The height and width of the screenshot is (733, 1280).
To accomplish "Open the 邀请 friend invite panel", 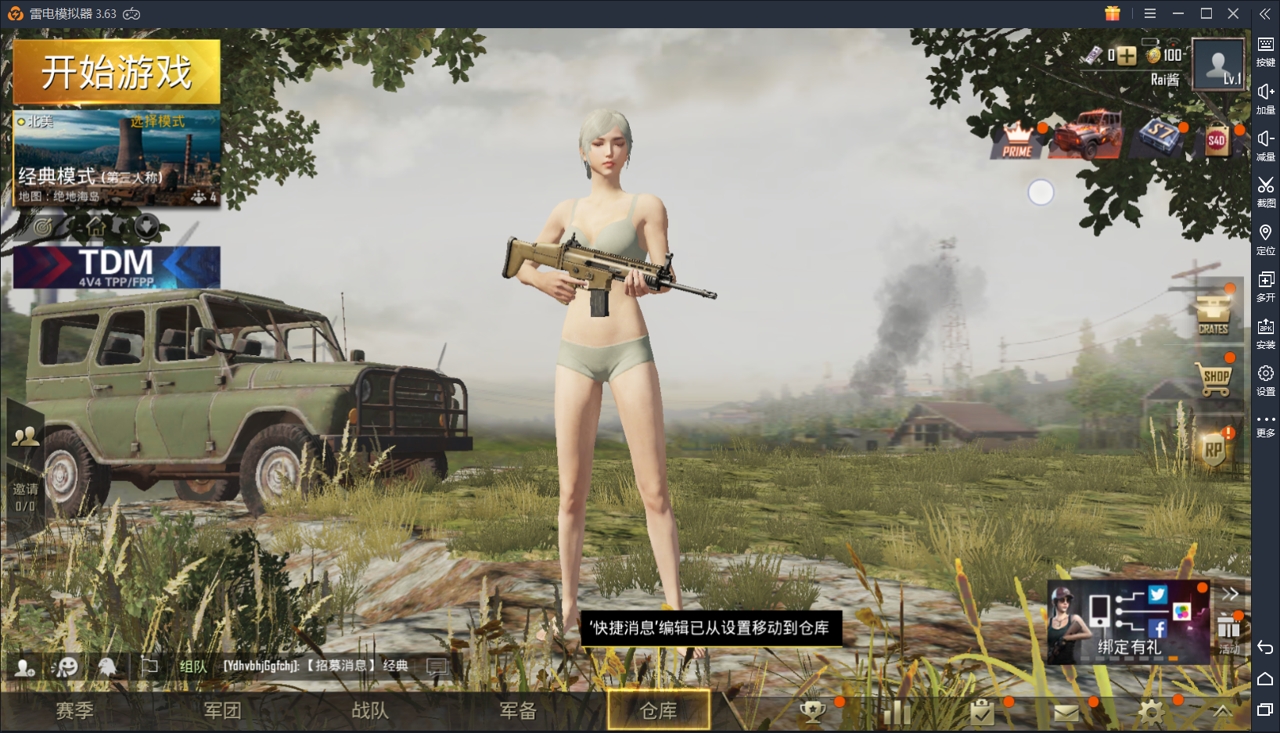I will 24,470.
